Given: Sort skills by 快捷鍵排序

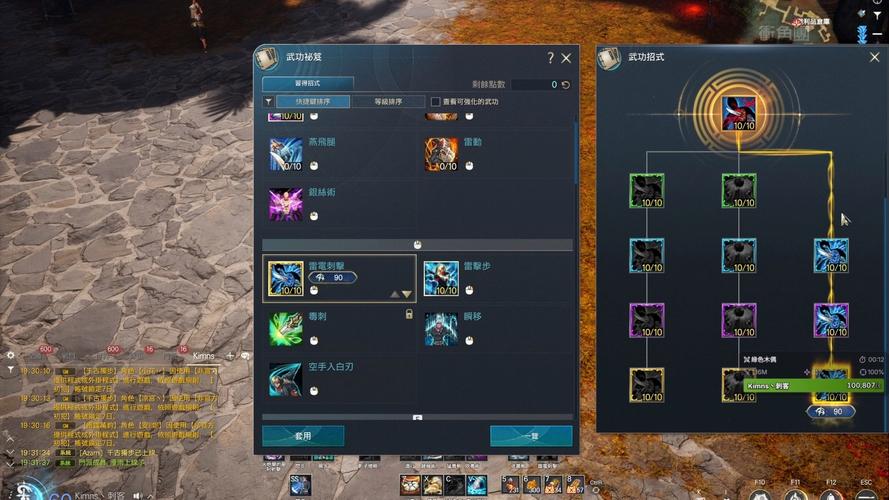Looking at the screenshot, I should point(313,102).
